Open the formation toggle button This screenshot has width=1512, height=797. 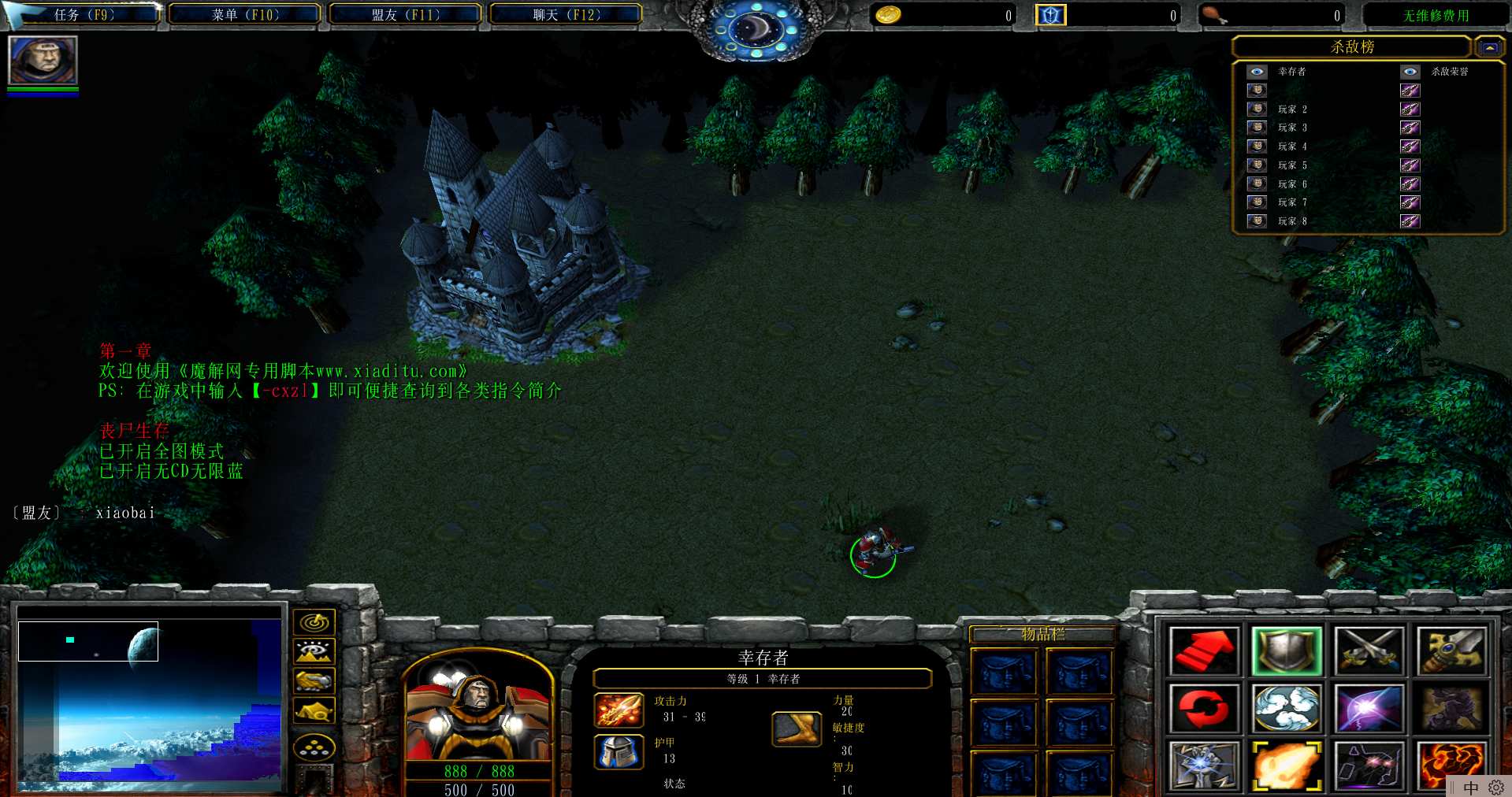tap(314, 747)
